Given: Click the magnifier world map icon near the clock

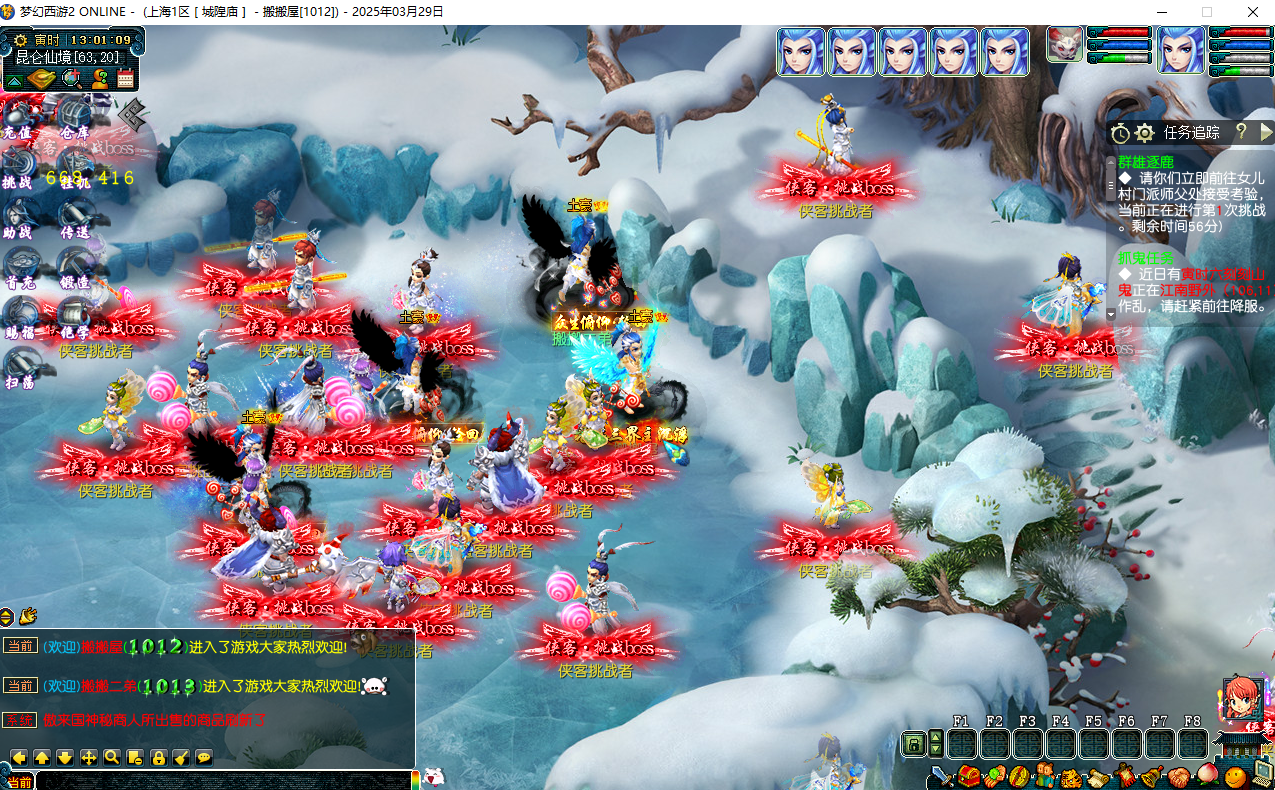Looking at the screenshot, I should [x=71, y=79].
